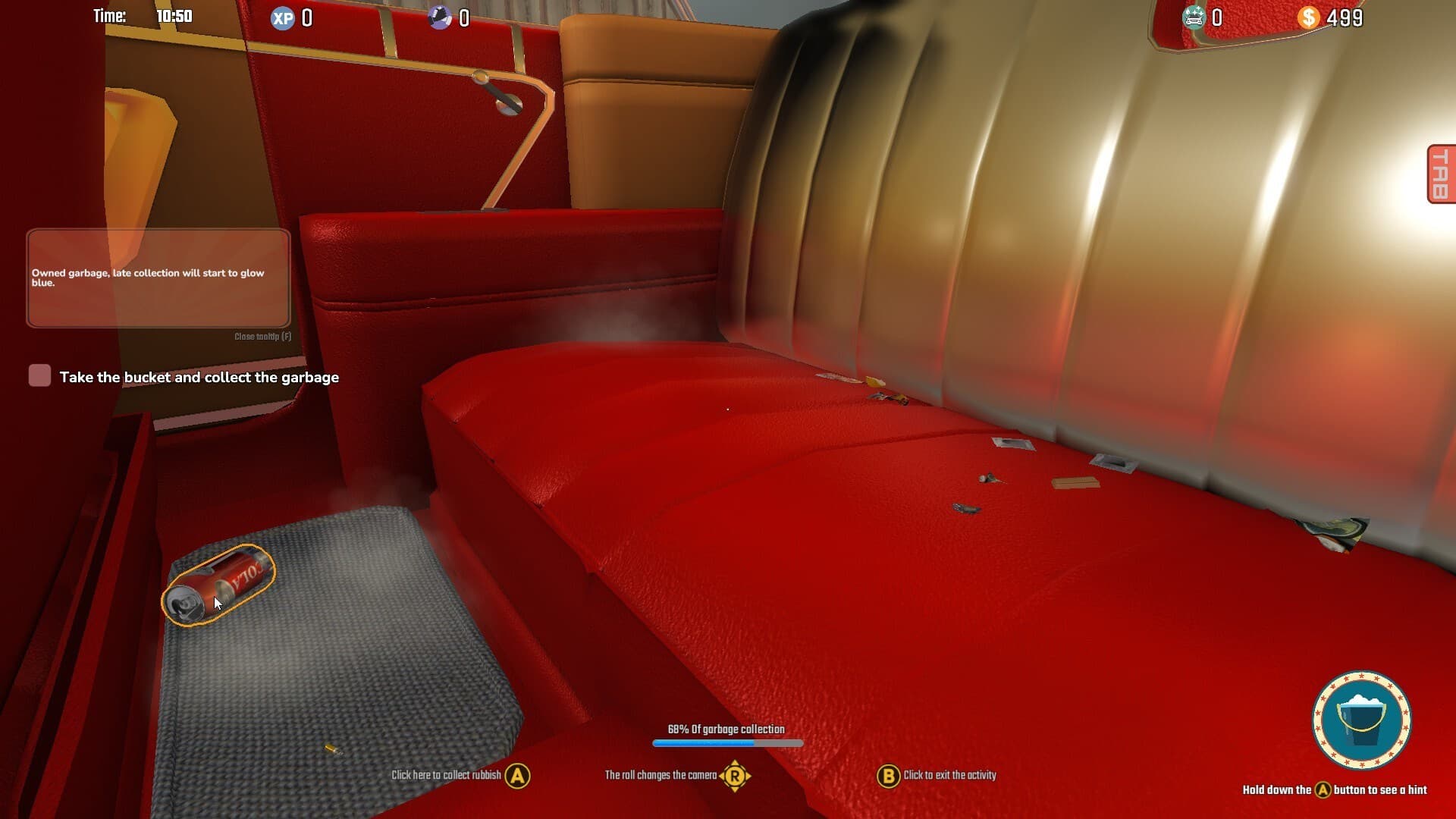
Task: Click the Close tooltip (F) label
Action: coord(262,334)
